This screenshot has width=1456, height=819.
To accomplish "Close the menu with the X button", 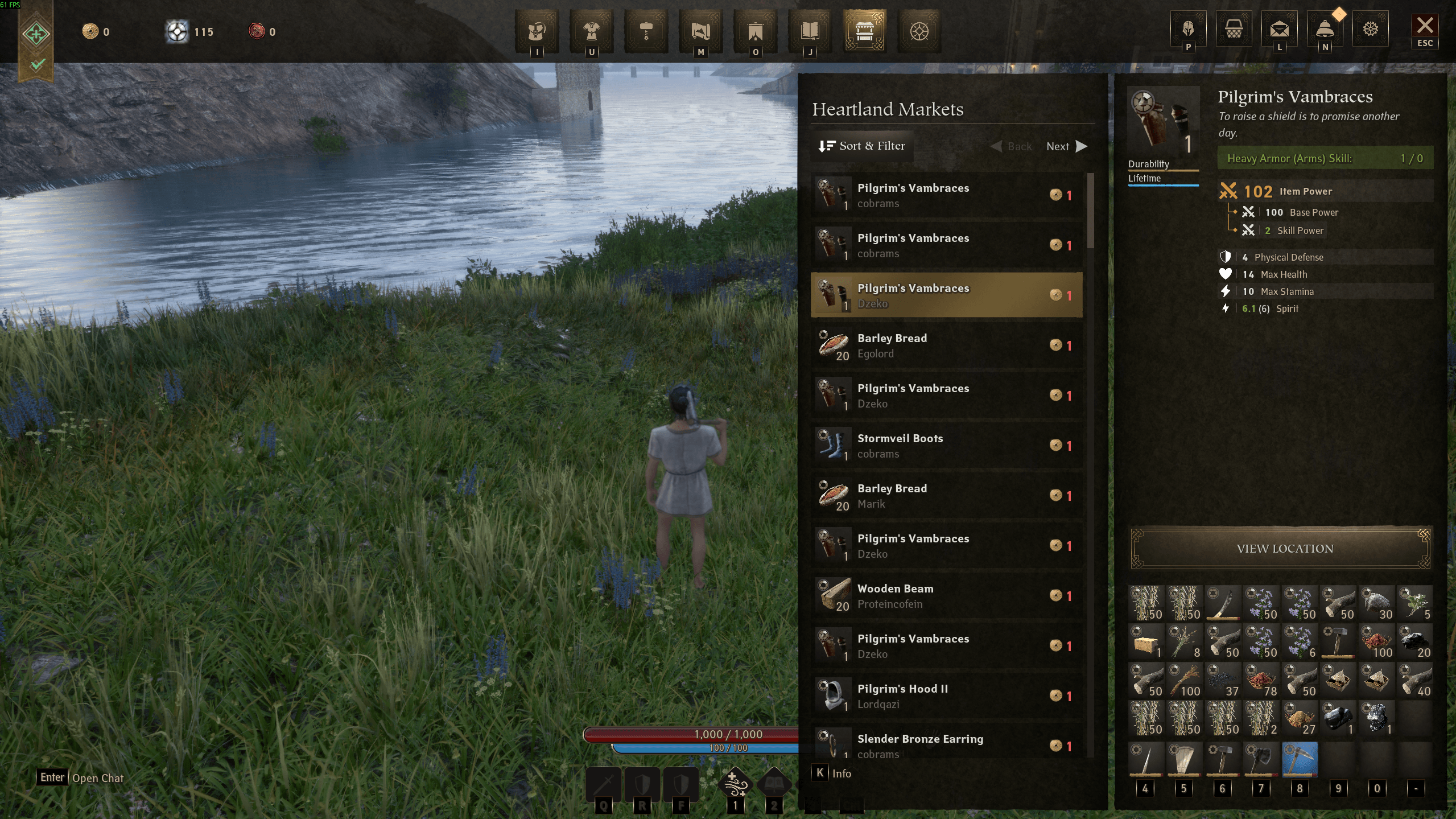I will point(1424,26).
